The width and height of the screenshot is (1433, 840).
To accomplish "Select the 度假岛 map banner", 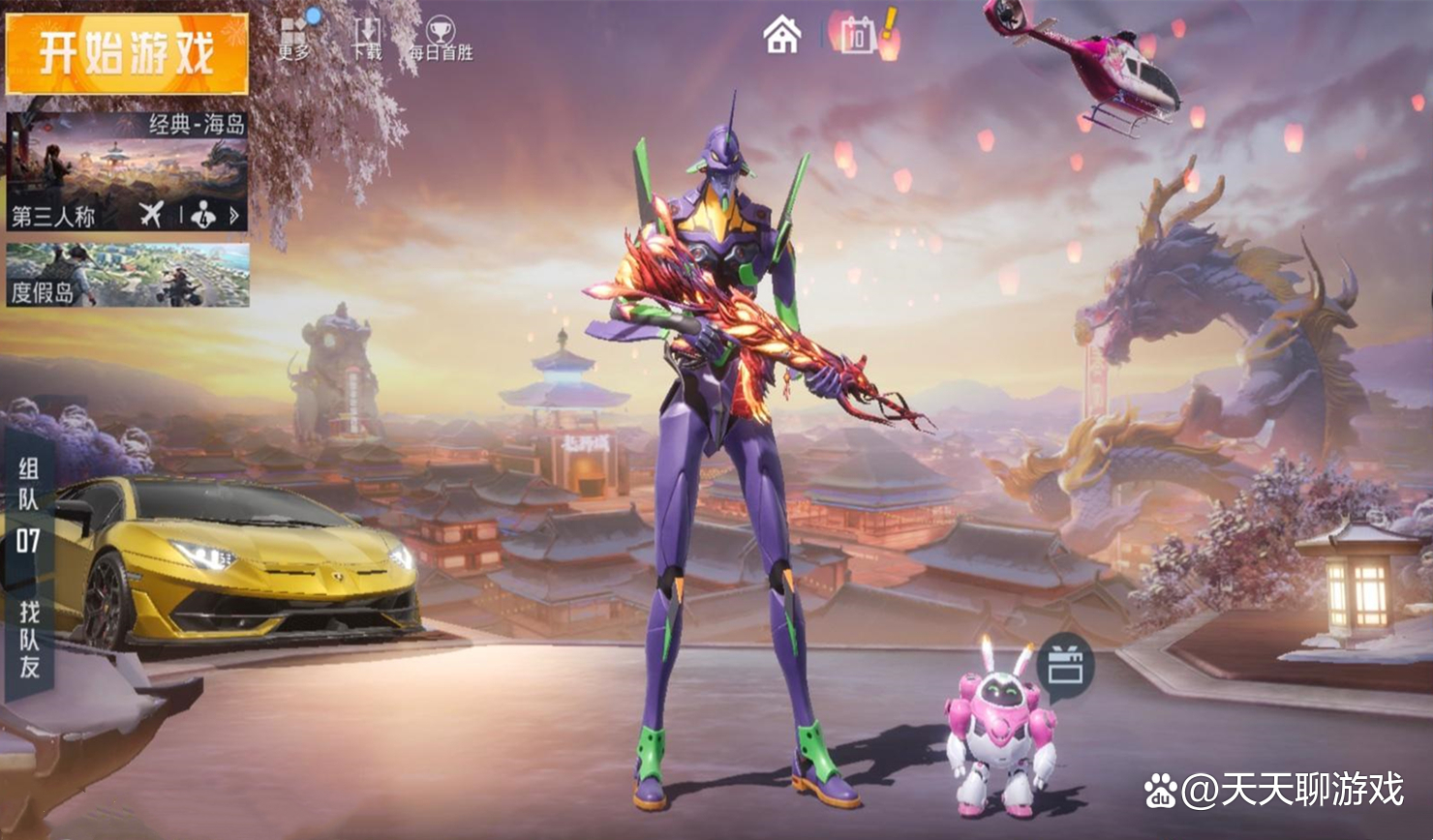I will (127, 275).
